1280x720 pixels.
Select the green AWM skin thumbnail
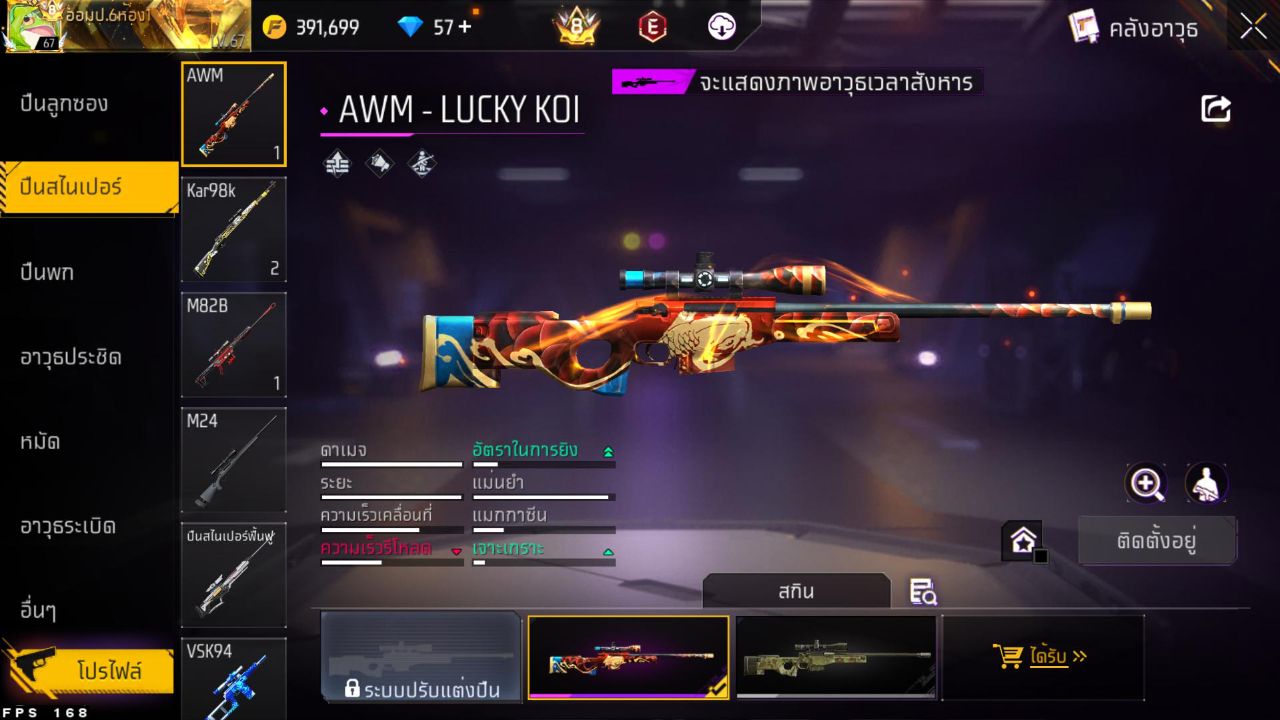click(837, 657)
